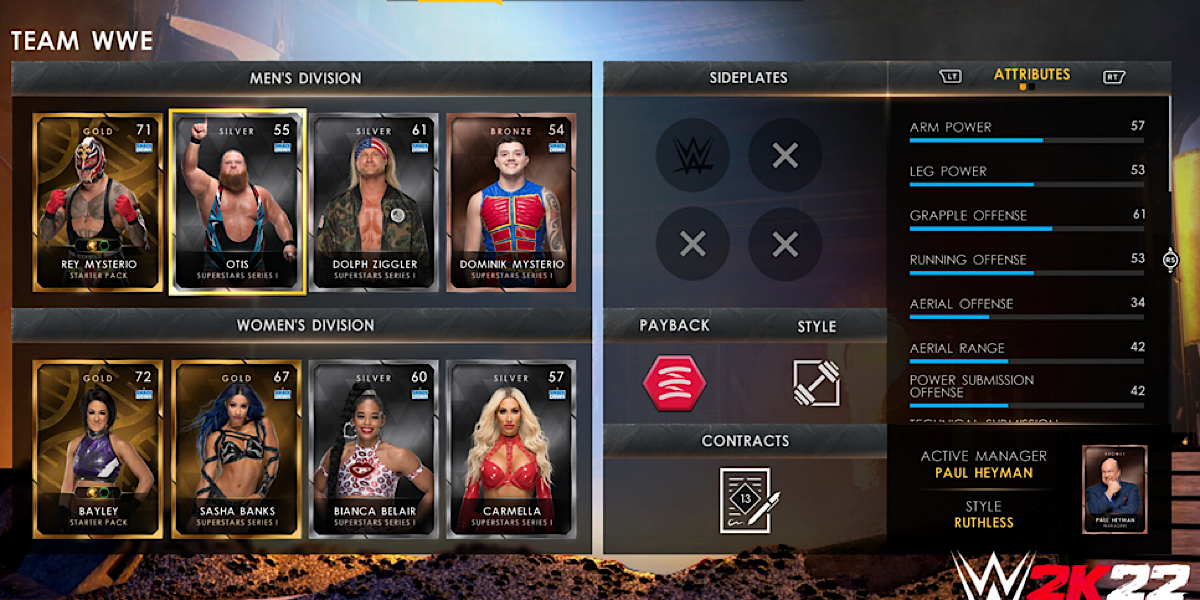Switch to the Attributes tab
1200x600 pixels.
[x=1032, y=75]
